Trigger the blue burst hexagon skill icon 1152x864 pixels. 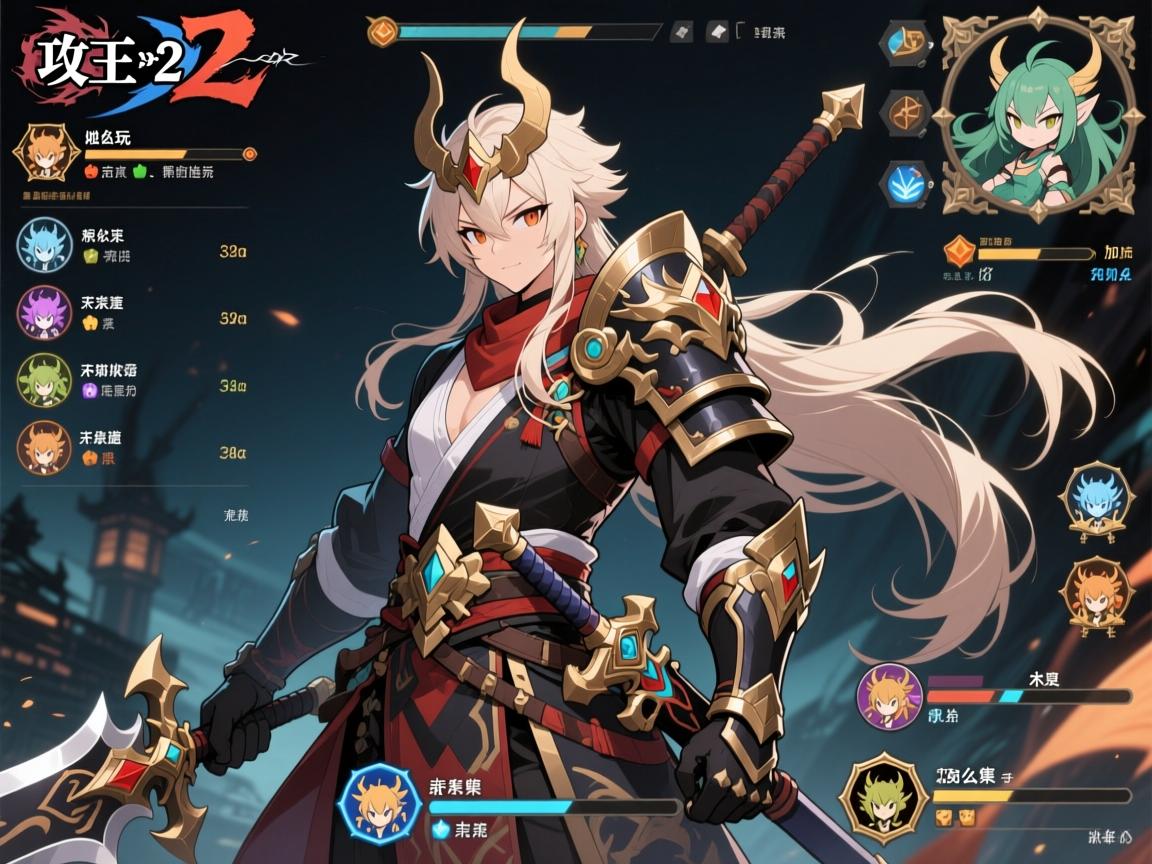click(905, 183)
